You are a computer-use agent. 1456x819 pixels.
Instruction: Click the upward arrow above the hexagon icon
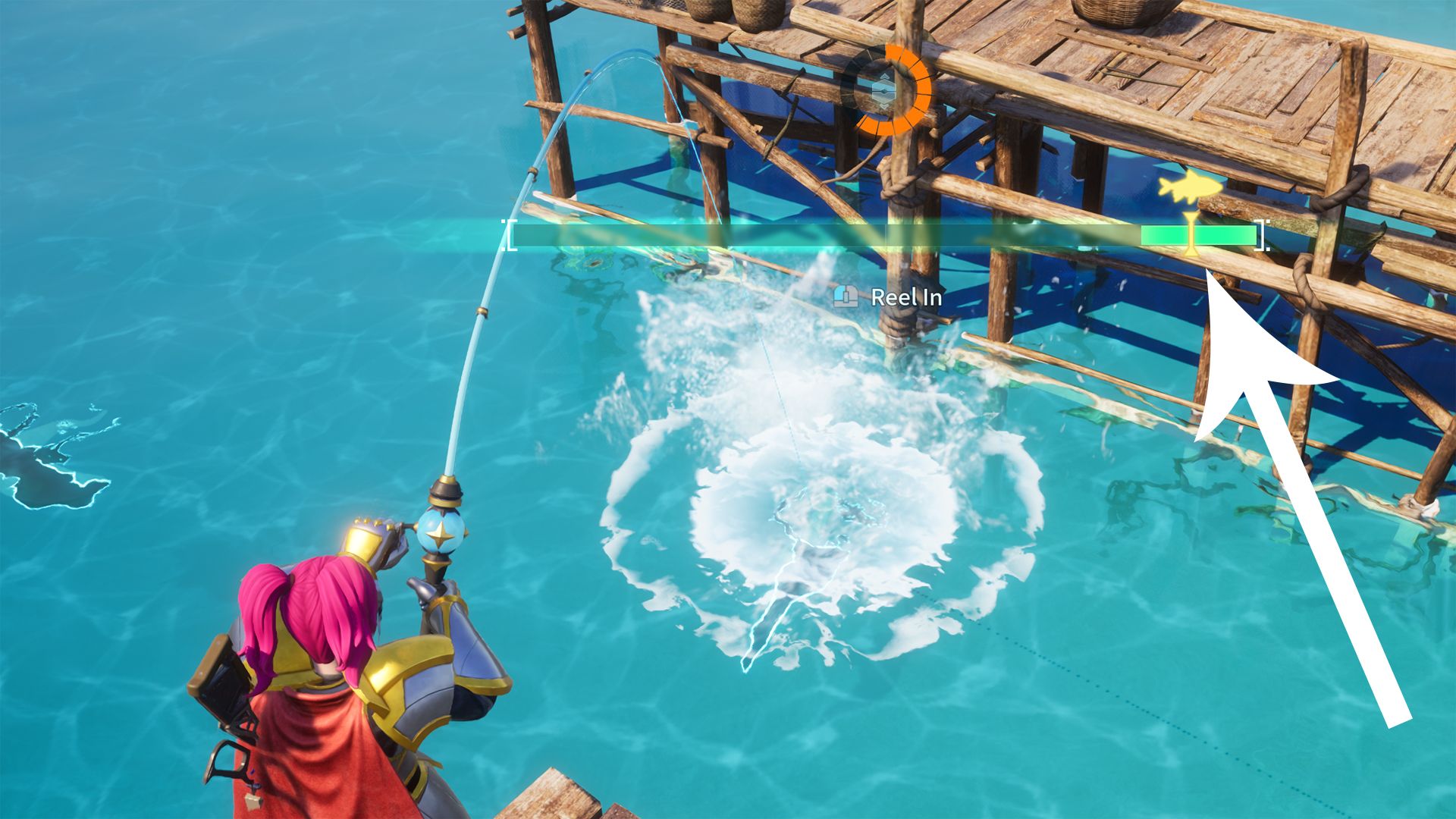pos(883,76)
